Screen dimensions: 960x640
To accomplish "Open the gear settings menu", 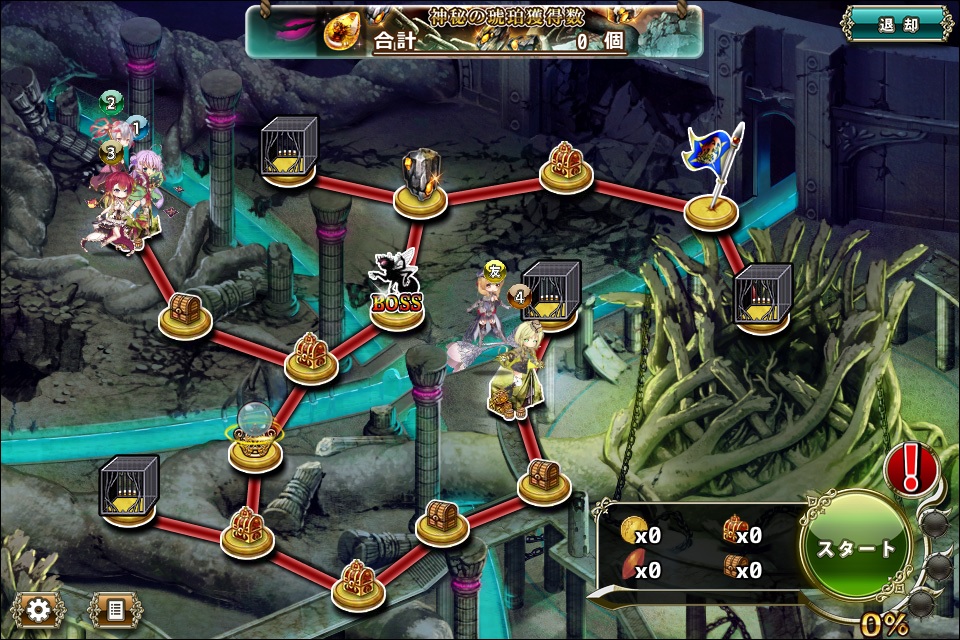I will coord(39,609).
